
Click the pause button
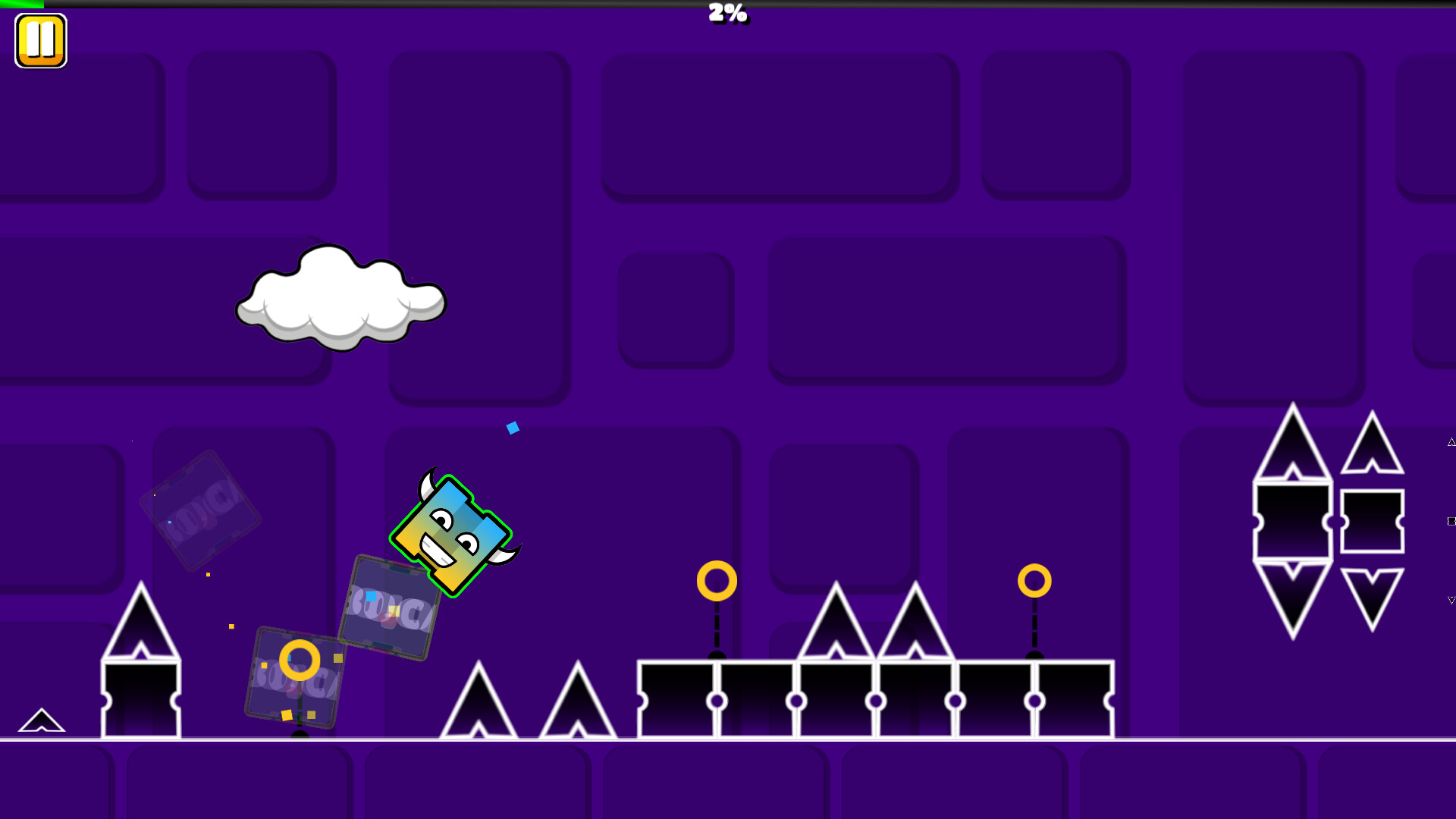pyautogui.click(x=41, y=39)
